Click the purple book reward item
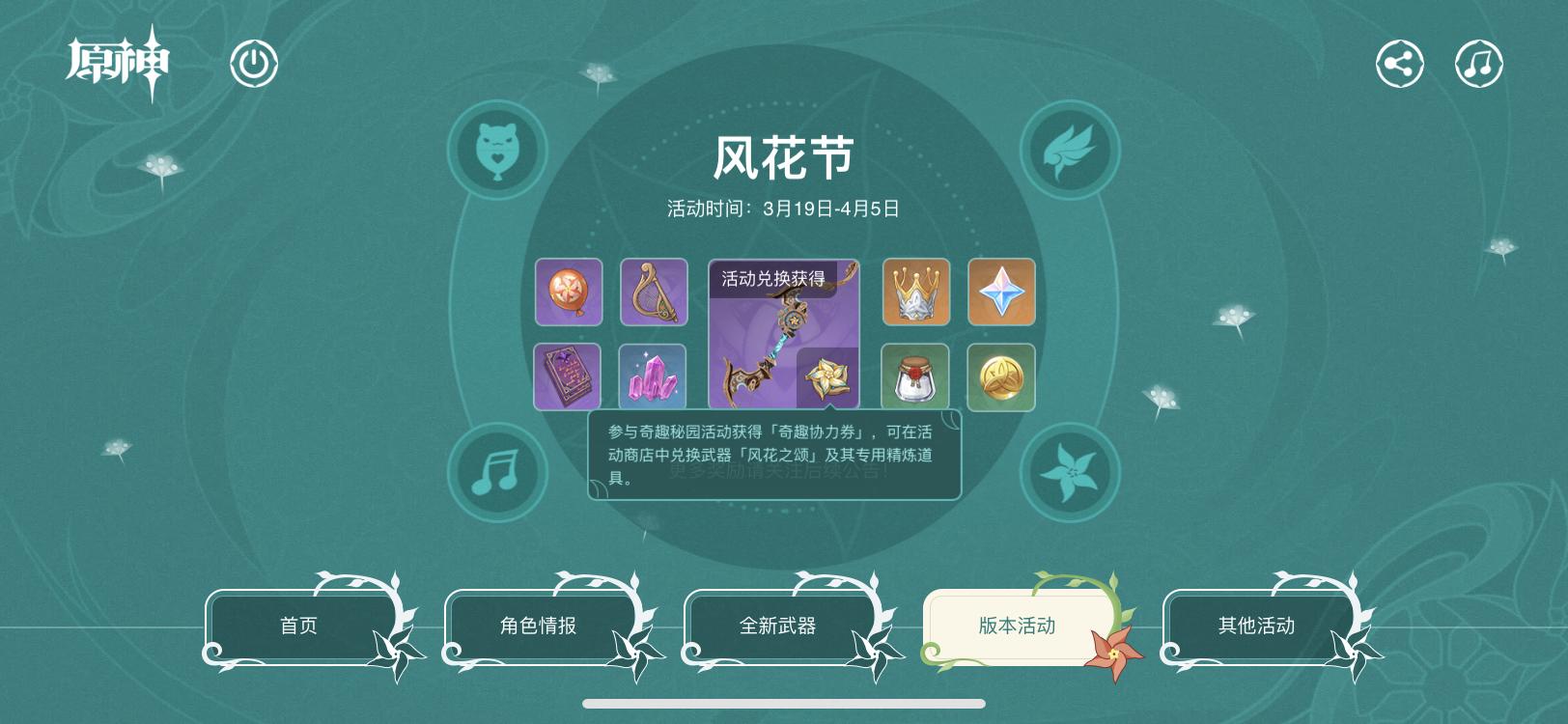Screen dimensions: 1568x724 (x=568, y=376)
